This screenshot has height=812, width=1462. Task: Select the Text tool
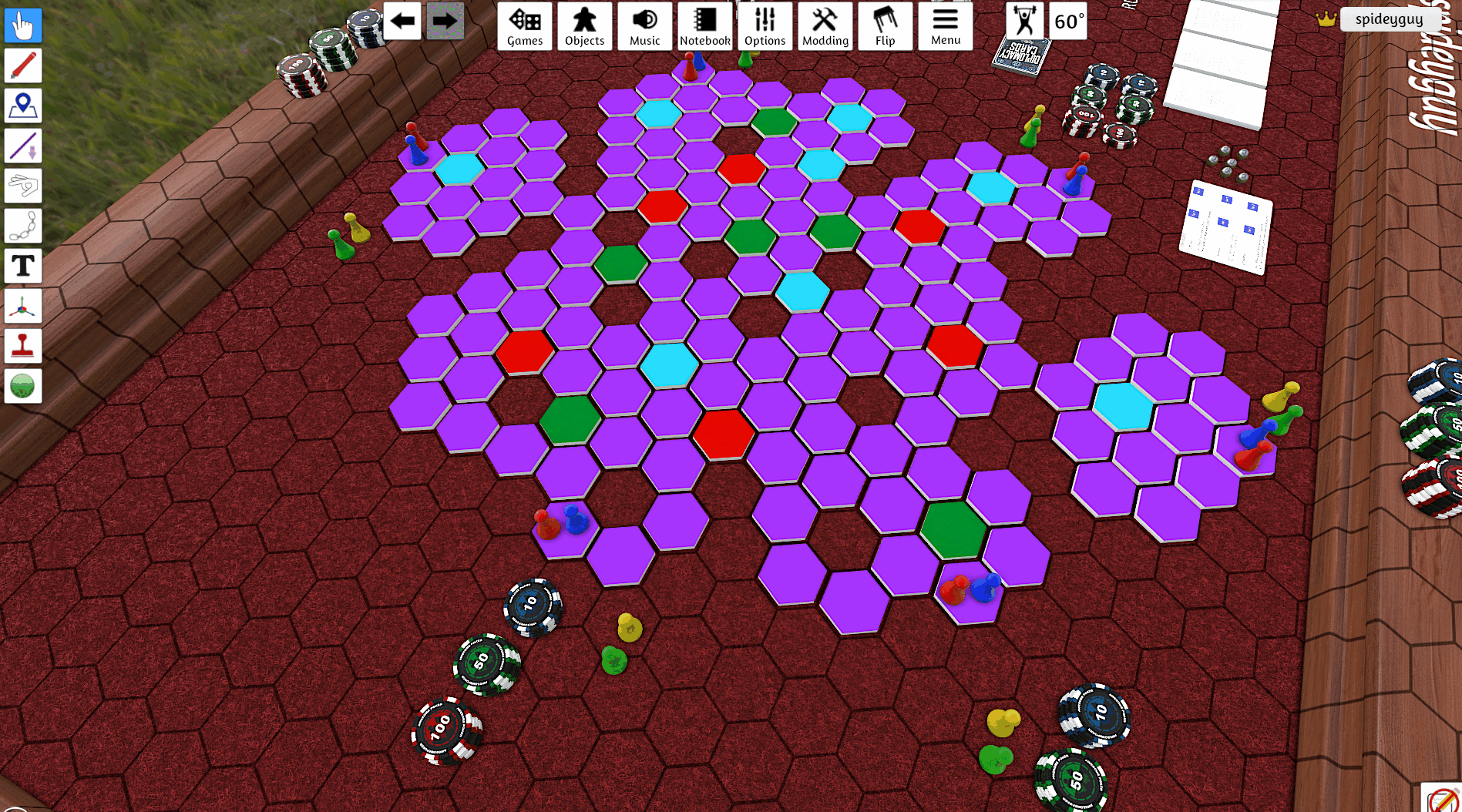(22, 266)
